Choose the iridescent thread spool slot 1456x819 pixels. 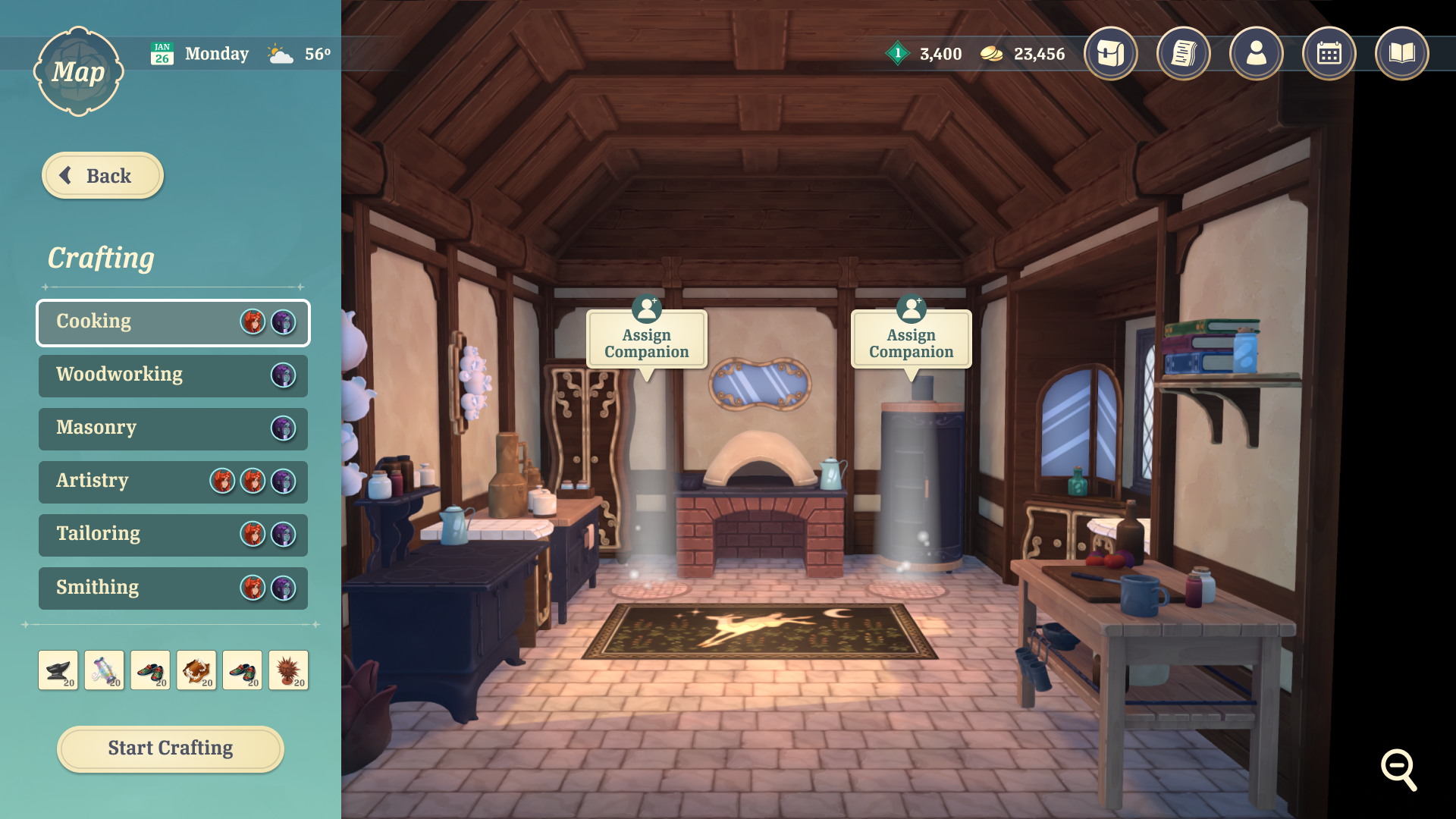[x=105, y=670]
